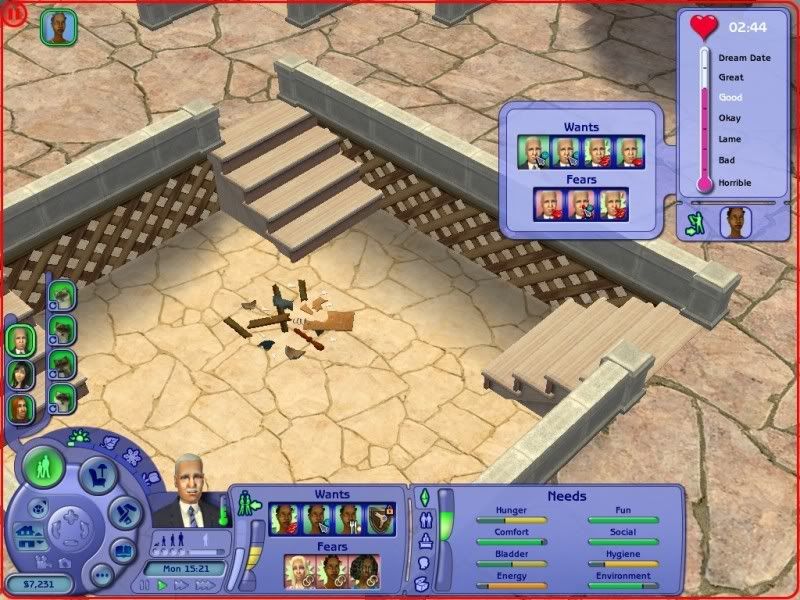Select the black-haired woman Sim portrait
The image size is (800, 600).
tap(20, 374)
